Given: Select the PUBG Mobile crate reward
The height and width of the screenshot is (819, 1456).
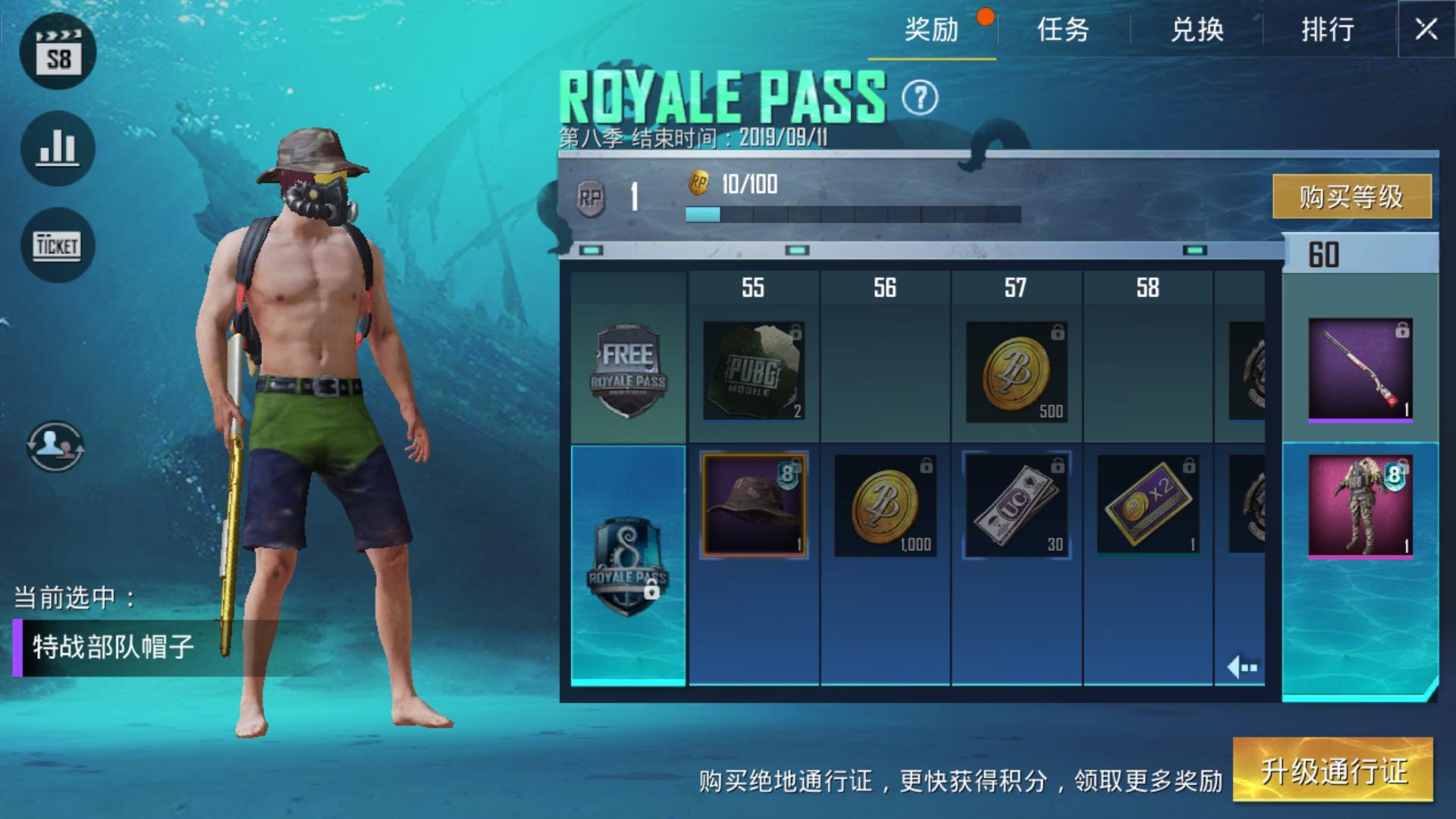Looking at the screenshot, I should 753,371.
